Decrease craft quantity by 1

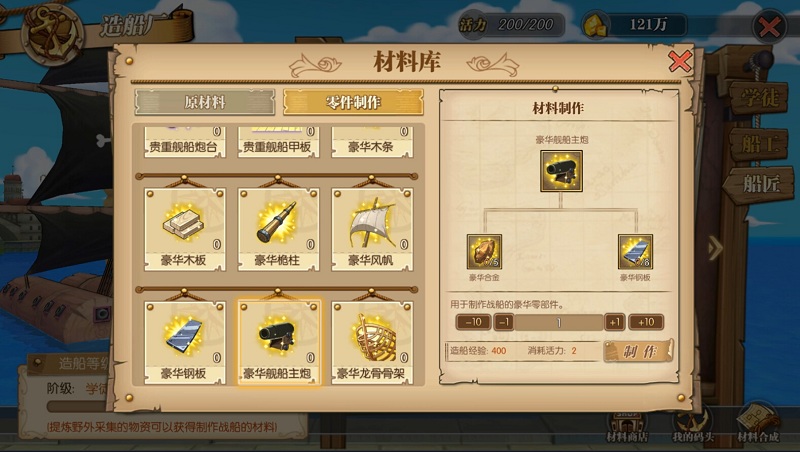(504, 322)
